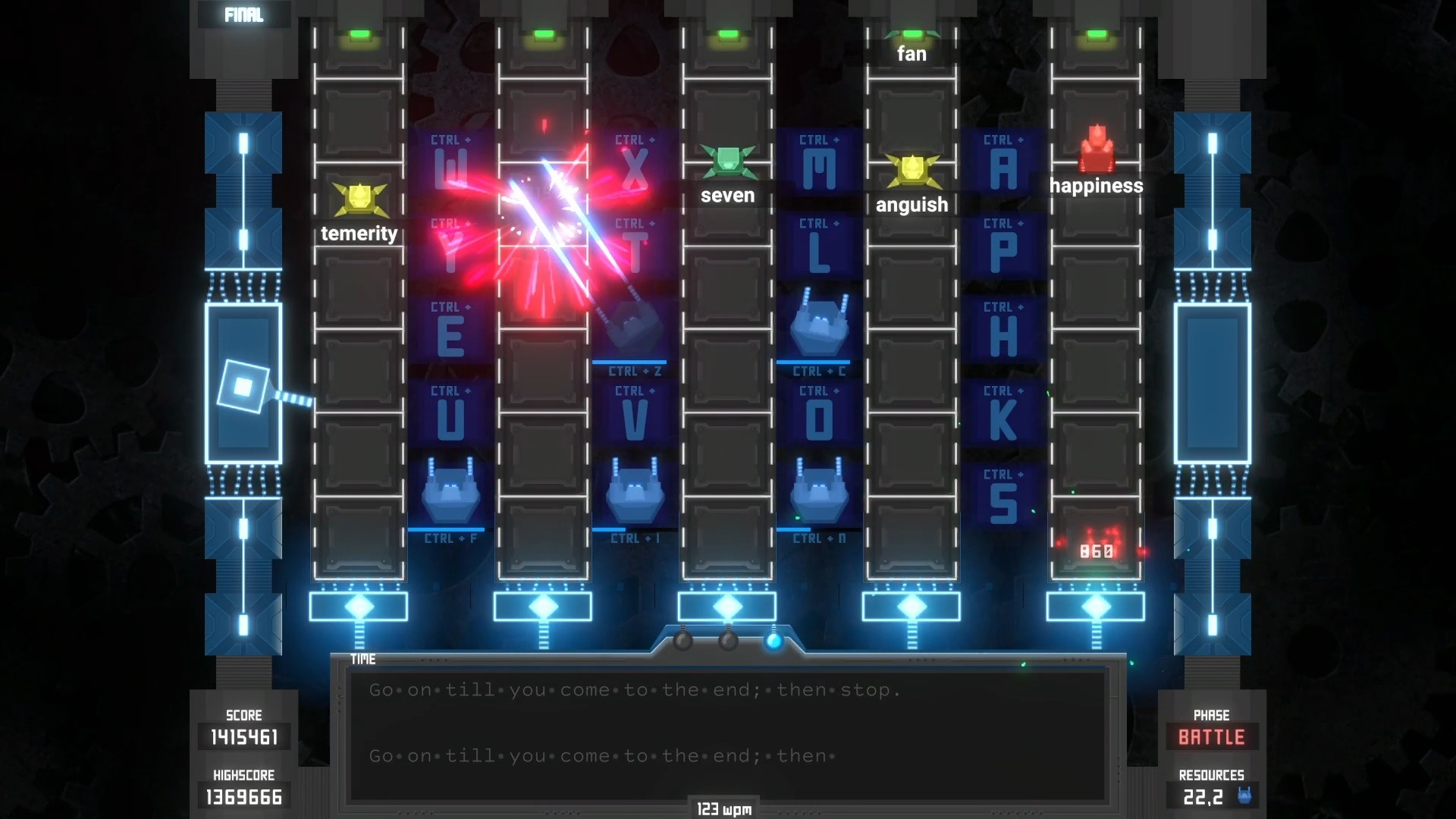The image size is (1456, 819).
Task: Select the yellow temerity enemy unit
Action: coord(359,199)
